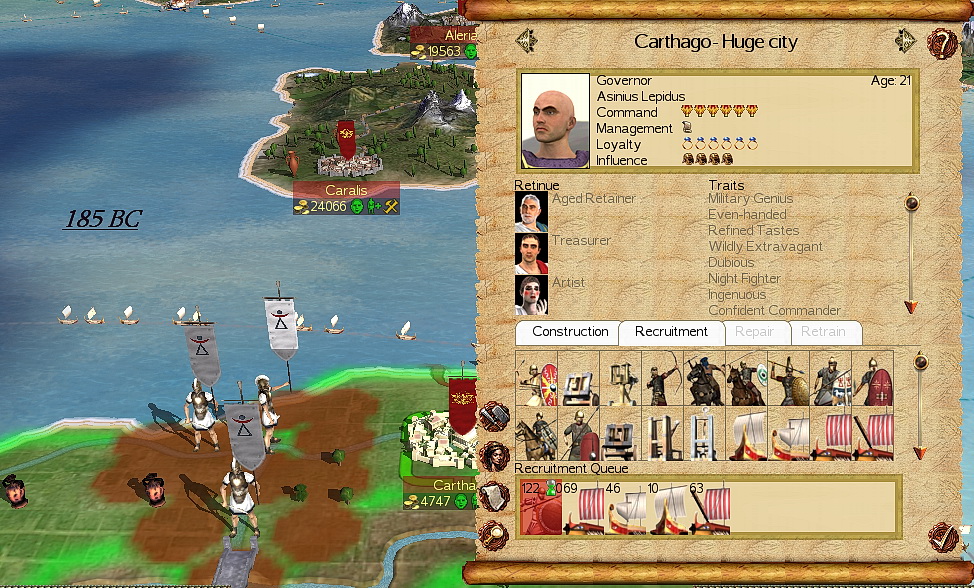This screenshot has width=974, height=588.
Task: Switch to the Construction tab
Action: point(569,332)
